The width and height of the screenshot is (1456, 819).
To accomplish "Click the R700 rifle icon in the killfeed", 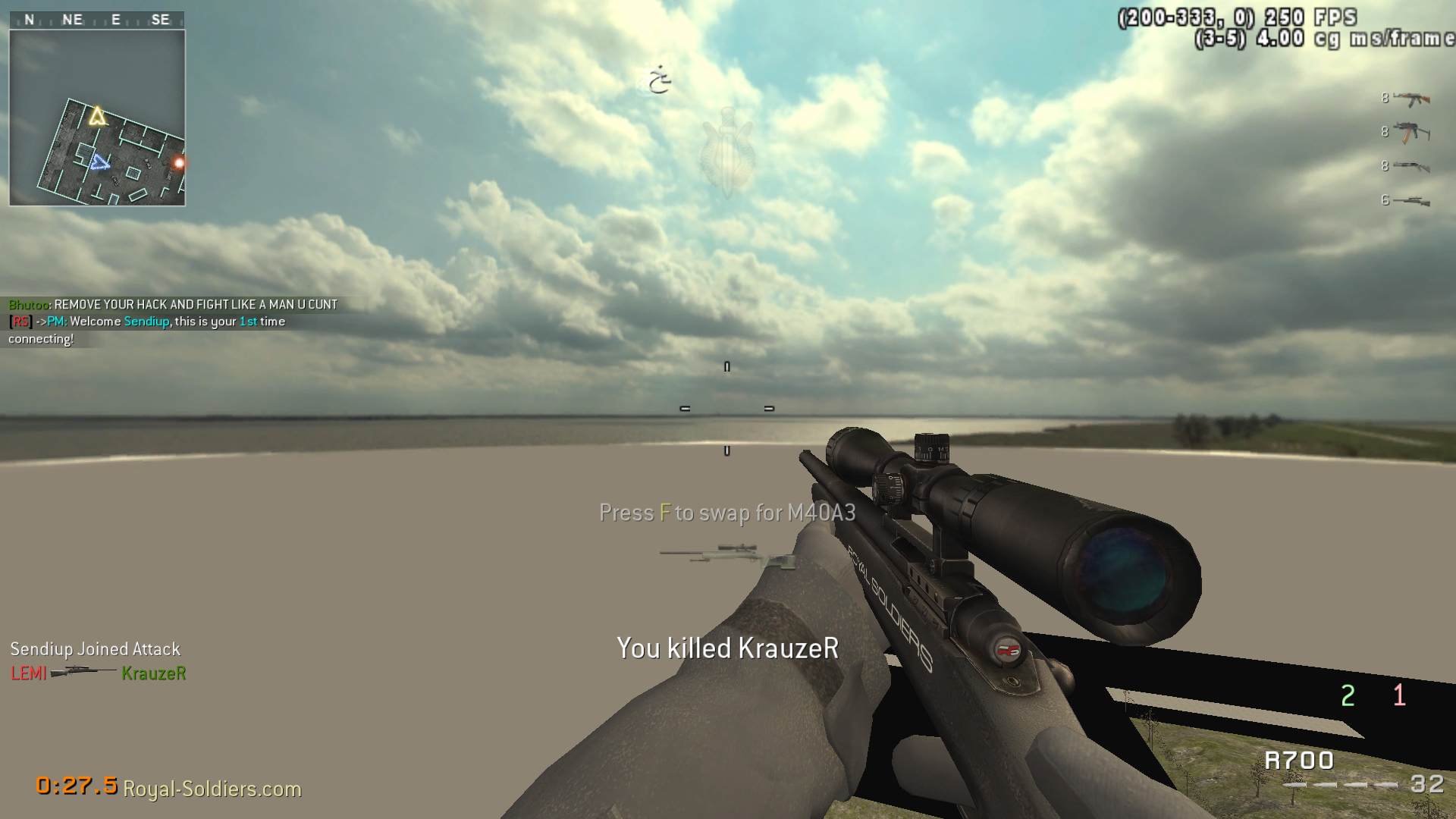I will pyautogui.click(x=85, y=673).
